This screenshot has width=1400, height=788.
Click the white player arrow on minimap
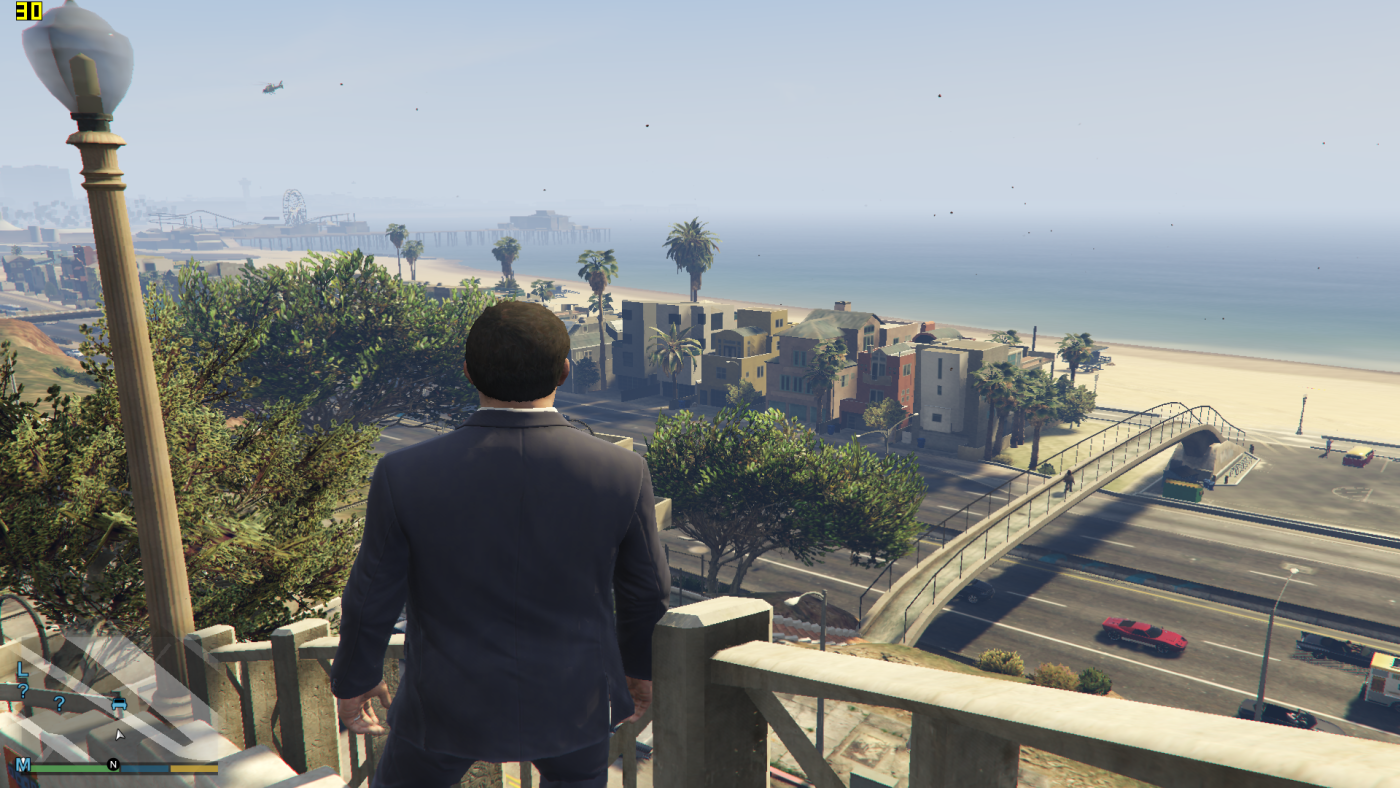point(120,735)
